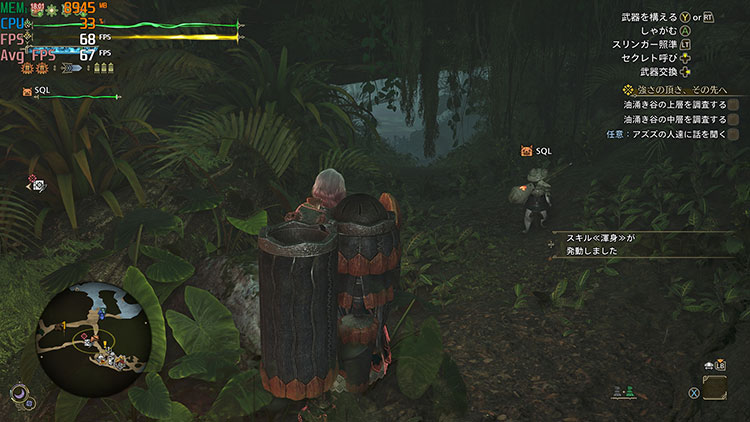Select optional objective アズズの人達に話を聞く
This screenshot has width=750, height=422.
point(666,134)
